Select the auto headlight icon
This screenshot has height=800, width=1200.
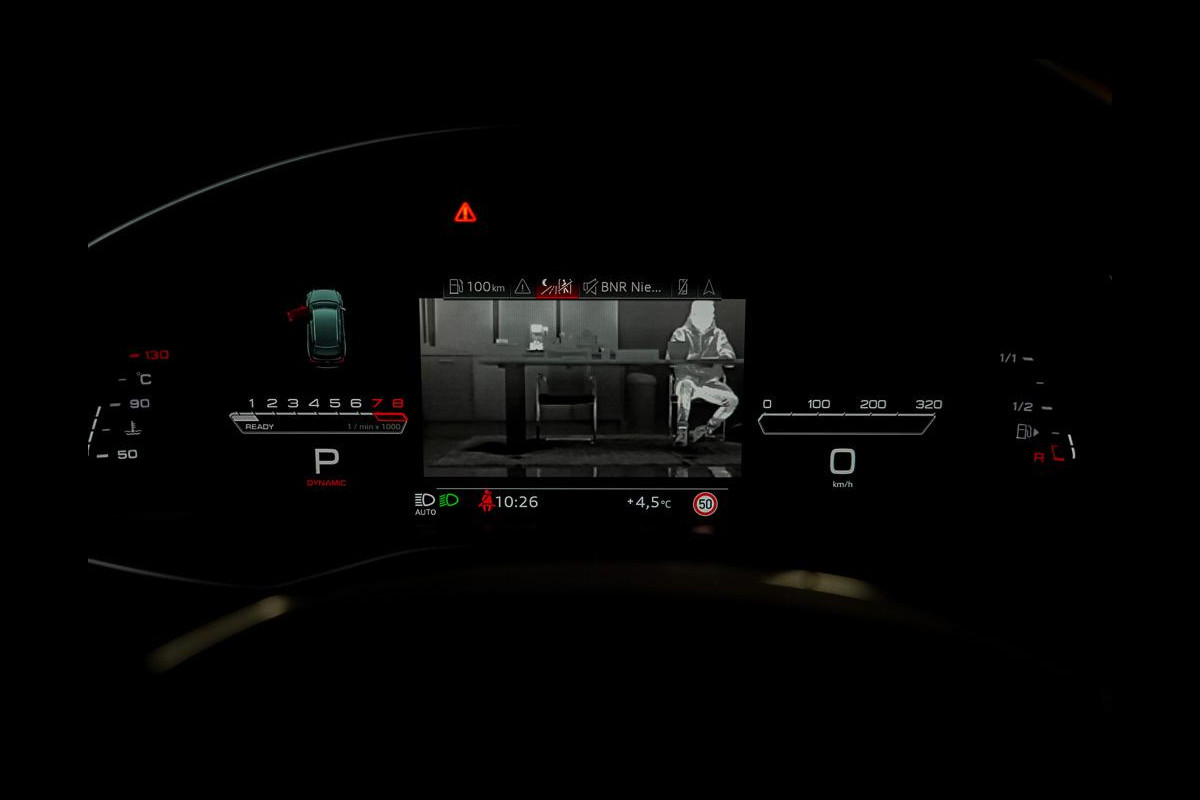click(x=425, y=502)
